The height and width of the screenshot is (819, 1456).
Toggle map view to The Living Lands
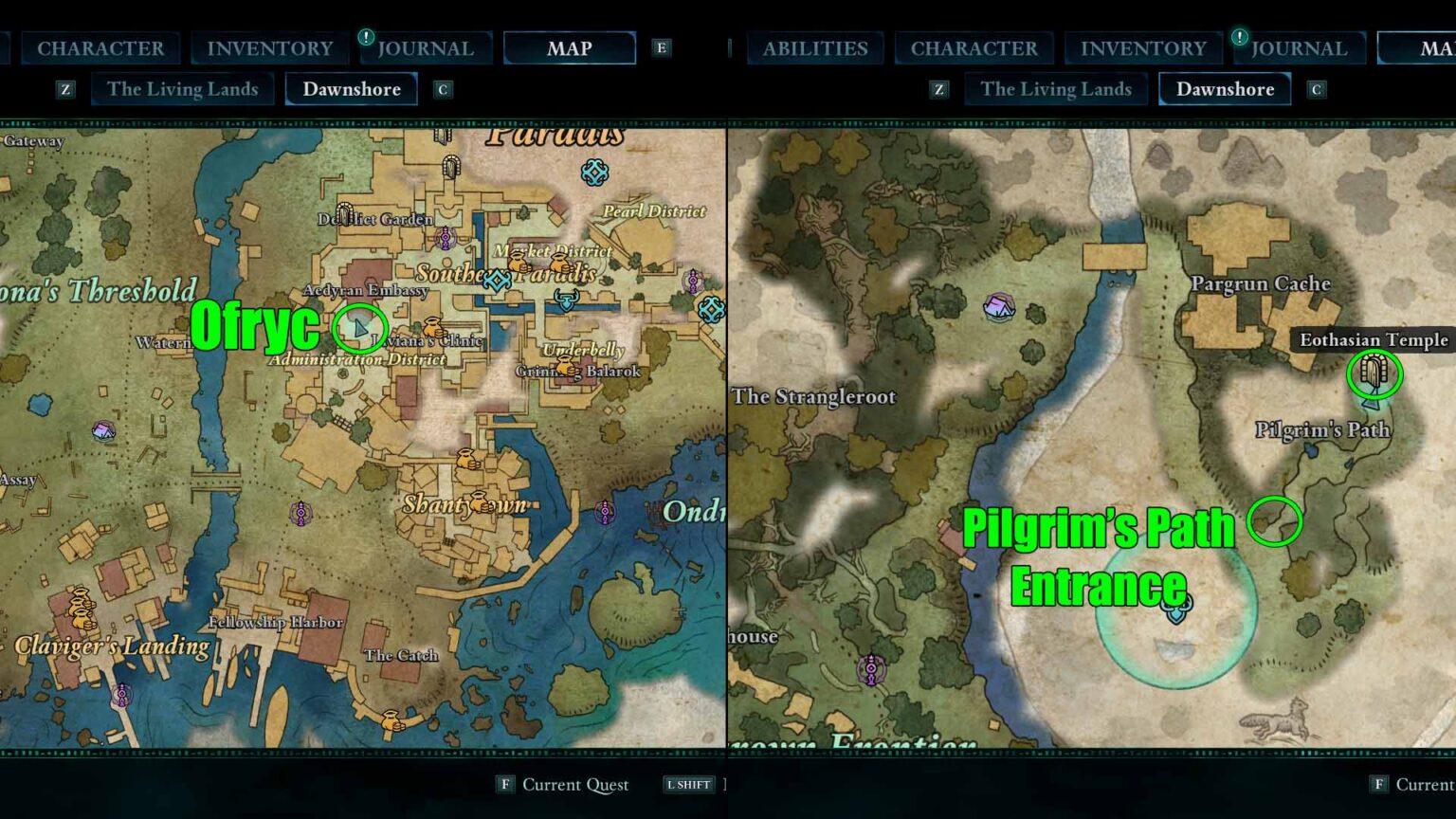pyautogui.click(x=182, y=88)
